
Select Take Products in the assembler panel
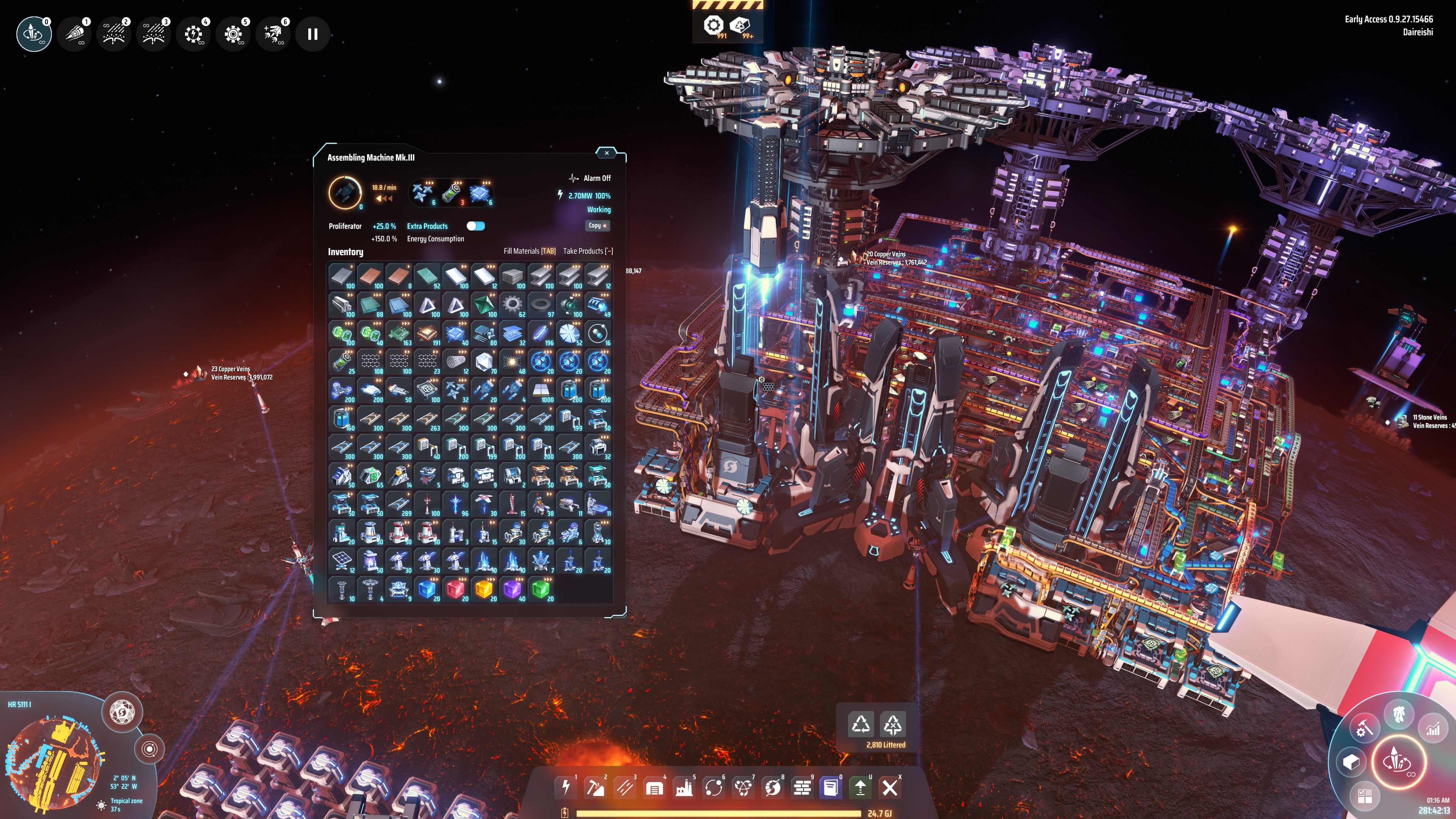coord(587,251)
